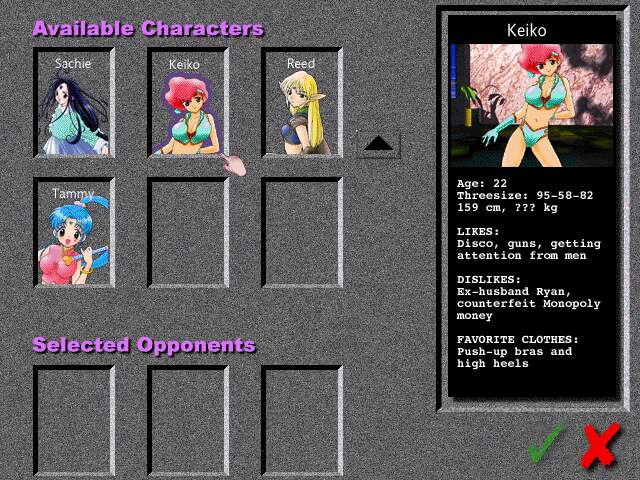The width and height of the screenshot is (640, 480).
Task: Confirm selection with the green checkmark
Action: (546, 442)
